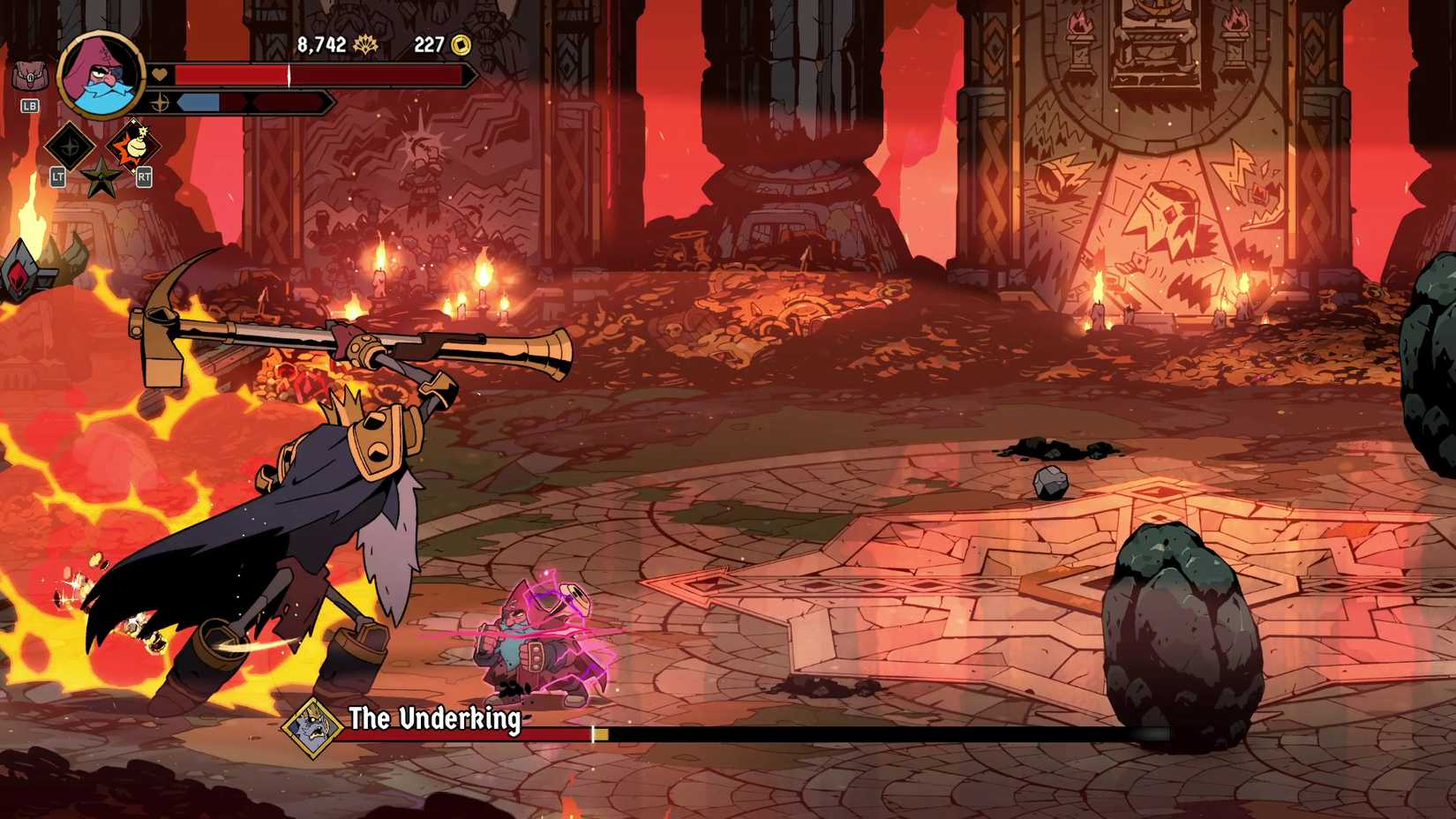
Task: Select the crosshair icon beside the experience bar
Action: 159,101
